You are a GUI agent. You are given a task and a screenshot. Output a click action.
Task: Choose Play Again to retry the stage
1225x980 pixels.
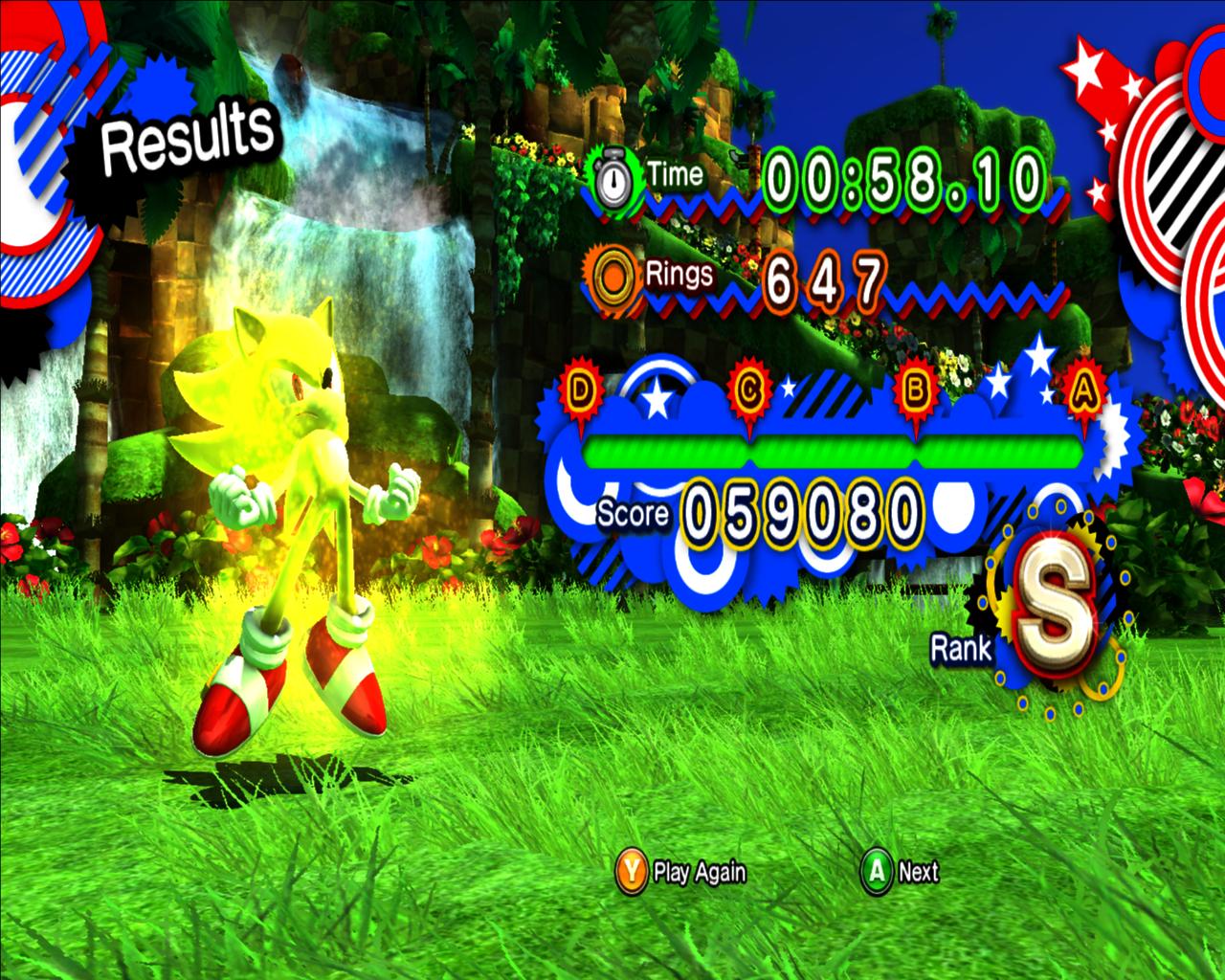[681, 872]
